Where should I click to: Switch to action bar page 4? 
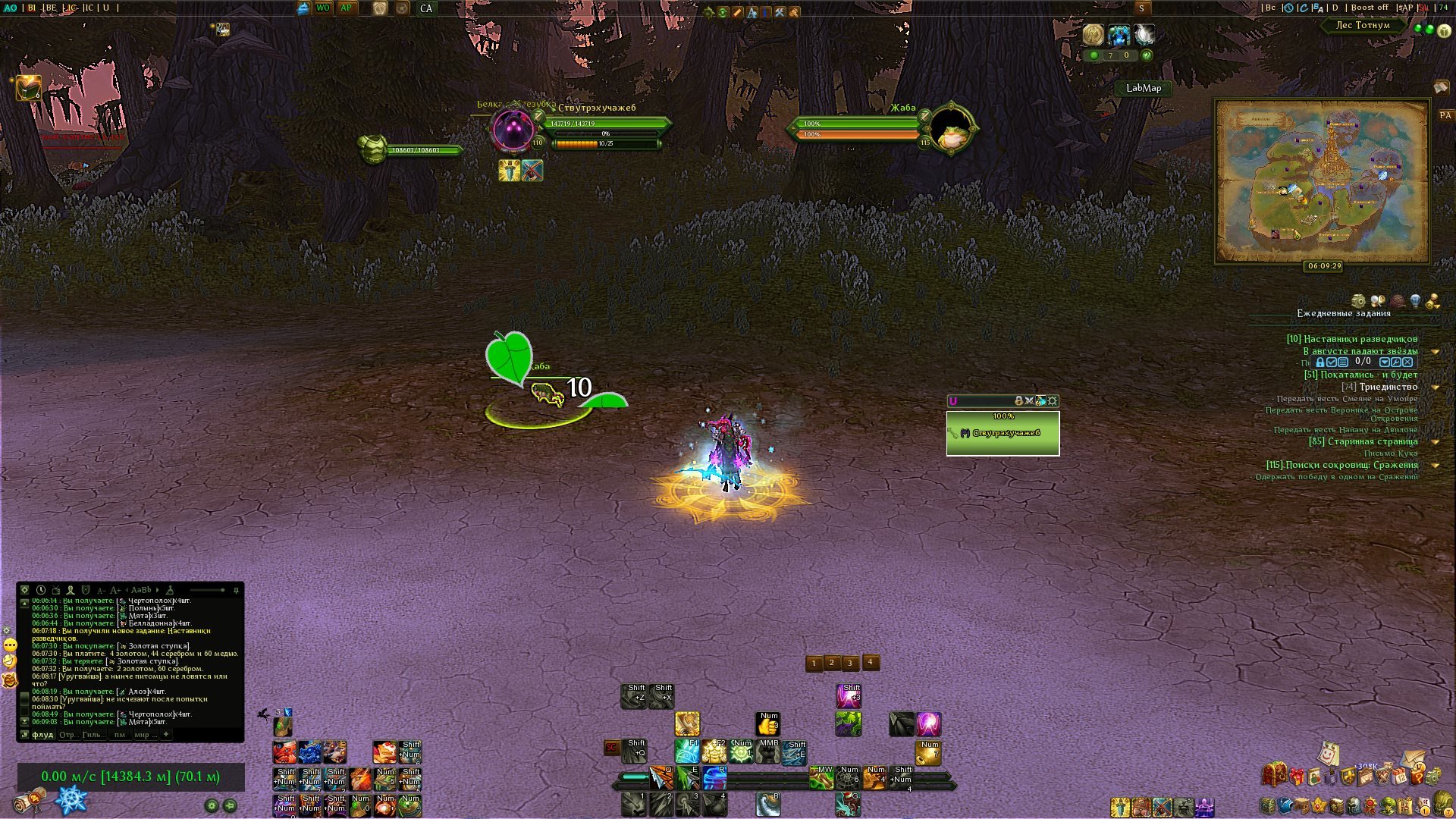point(871,663)
